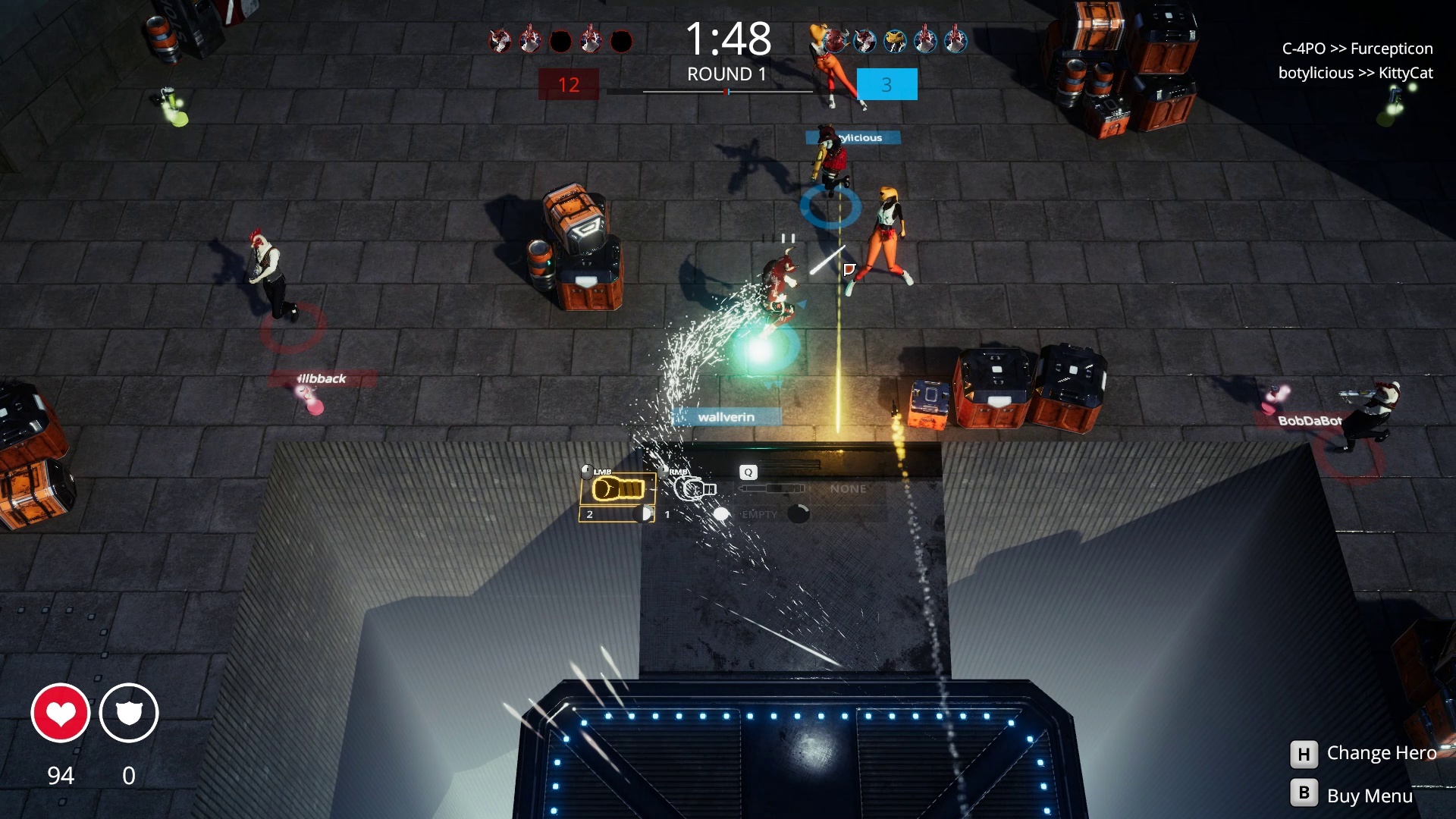Screen dimensions: 1456x819
Task: Click the round progress marker on the timer bar
Action: (x=726, y=92)
